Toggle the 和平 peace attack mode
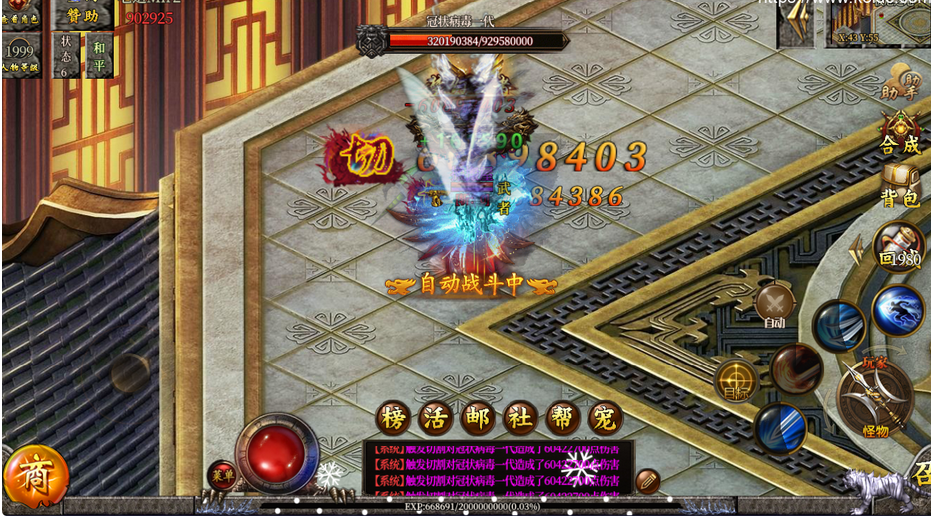The width and height of the screenshot is (931, 518). 99,53
